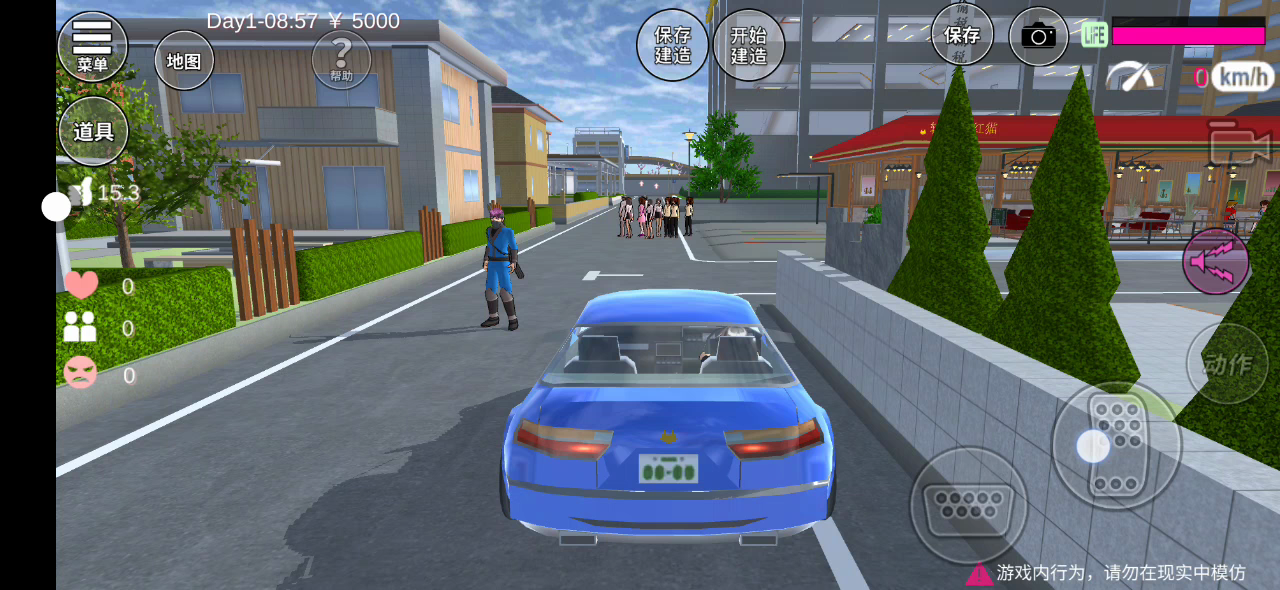Honk the car horn button

coord(1216,261)
